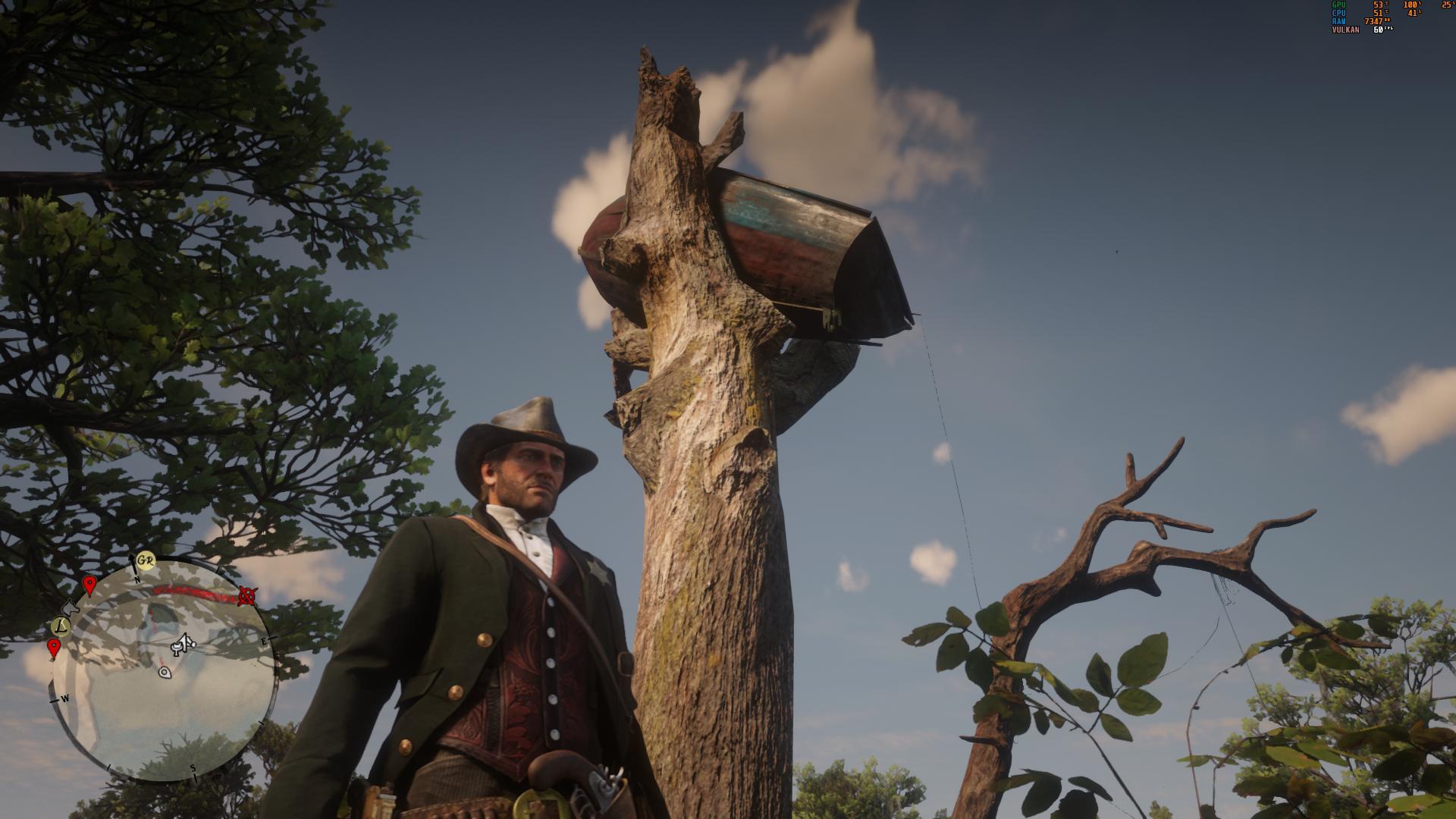Select the red pin above the horse icon
The height and width of the screenshot is (819, 1456).
[89, 585]
